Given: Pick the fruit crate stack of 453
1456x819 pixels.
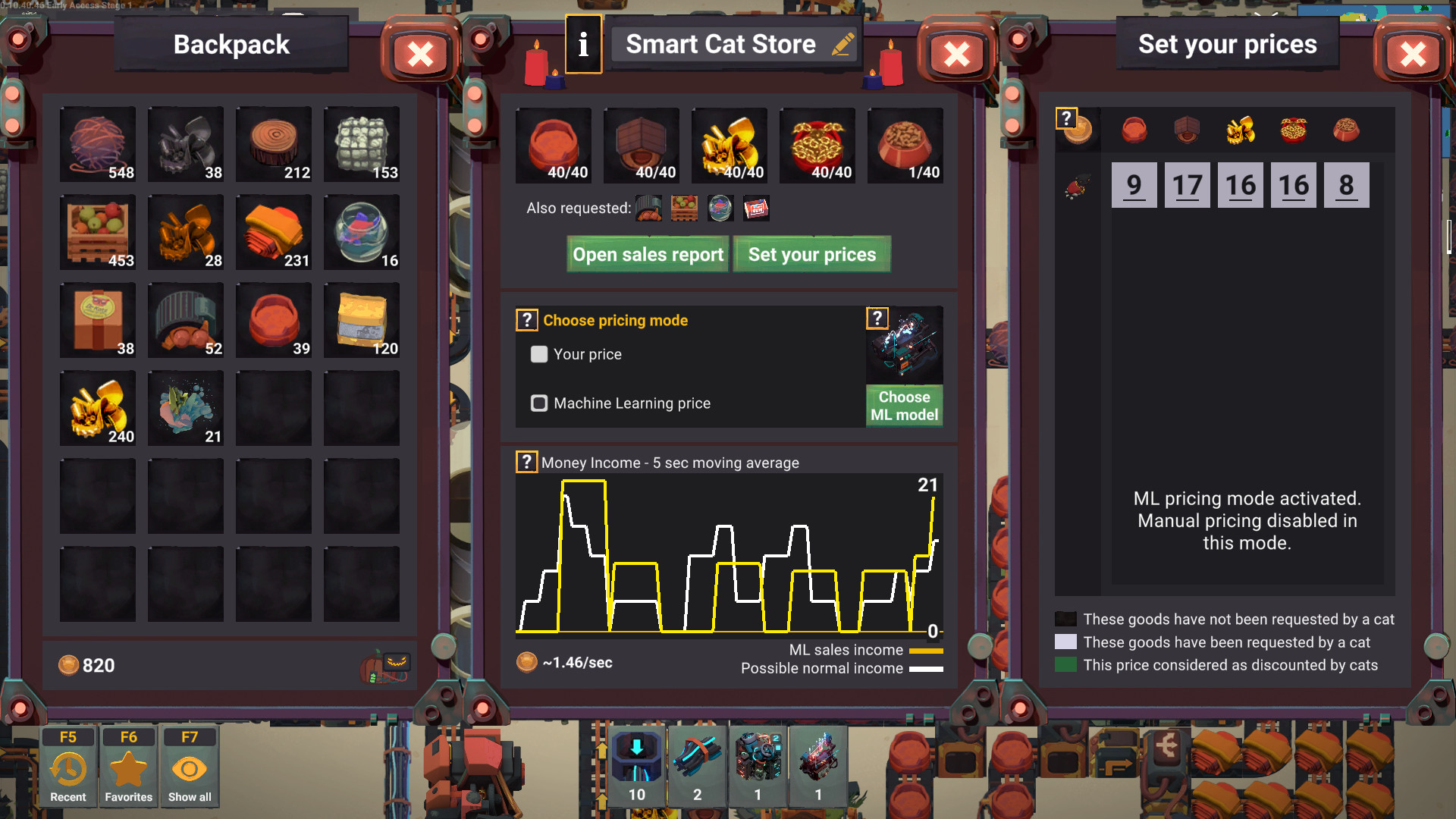Looking at the screenshot, I should point(98,232).
